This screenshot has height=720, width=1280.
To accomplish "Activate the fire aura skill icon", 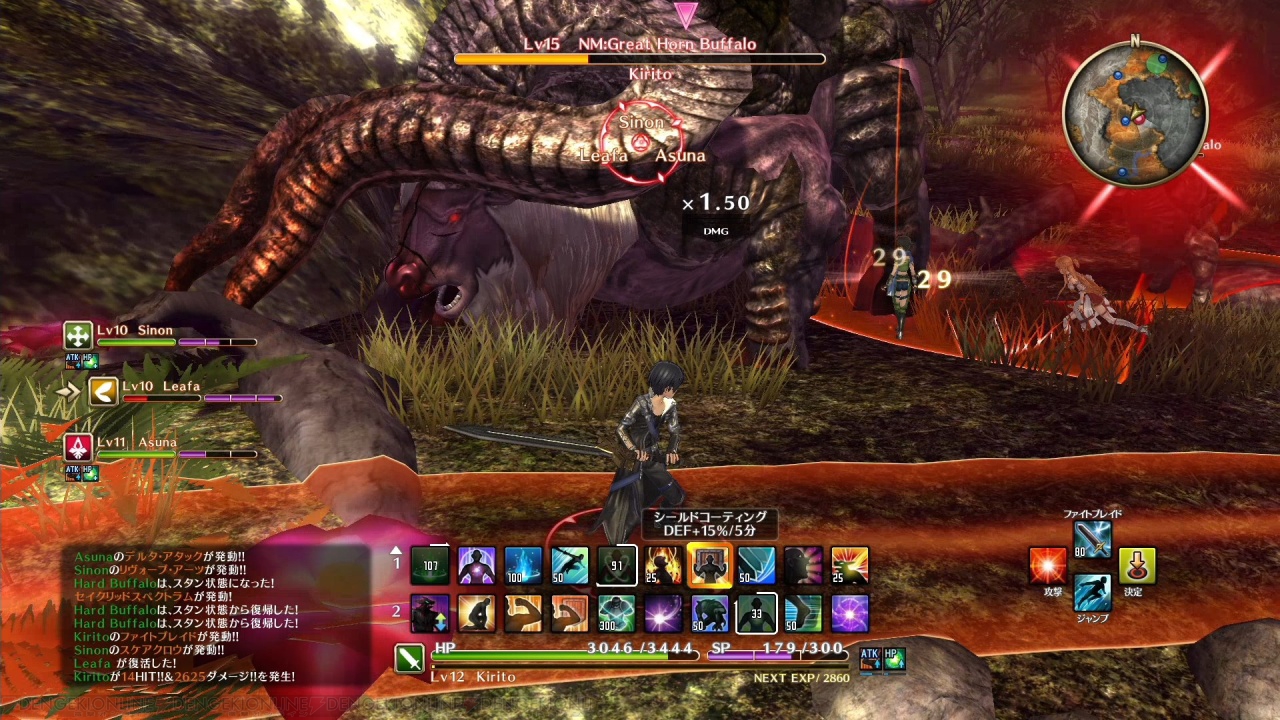I will click(x=663, y=565).
